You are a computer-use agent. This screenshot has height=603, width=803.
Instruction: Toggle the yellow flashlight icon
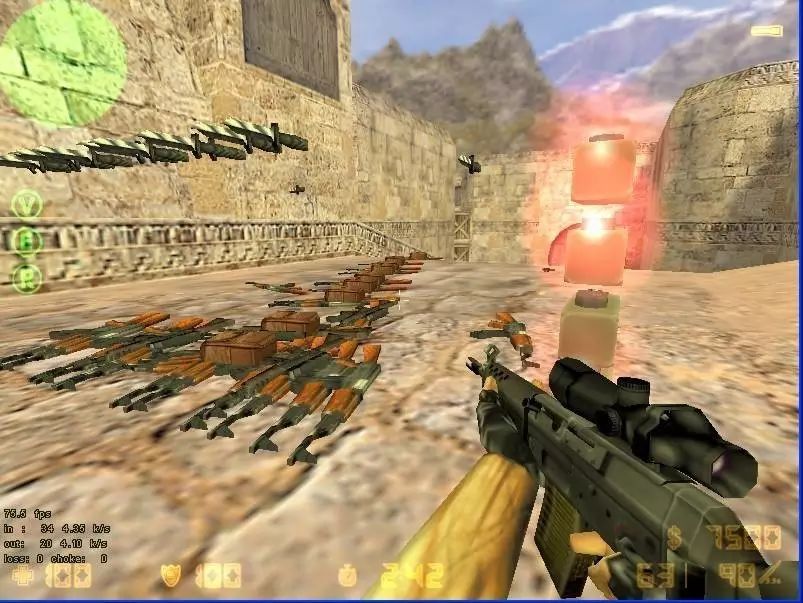click(x=766, y=31)
